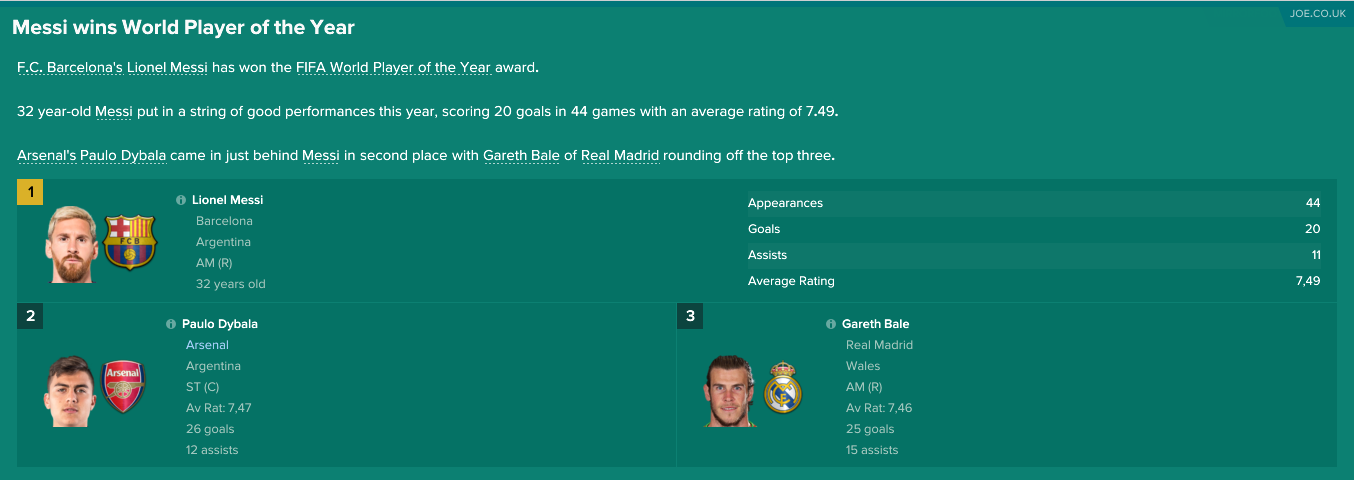The height and width of the screenshot is (480, 1354).
Task: Open the FC Barcelona club crest
Action: (130, 241)
